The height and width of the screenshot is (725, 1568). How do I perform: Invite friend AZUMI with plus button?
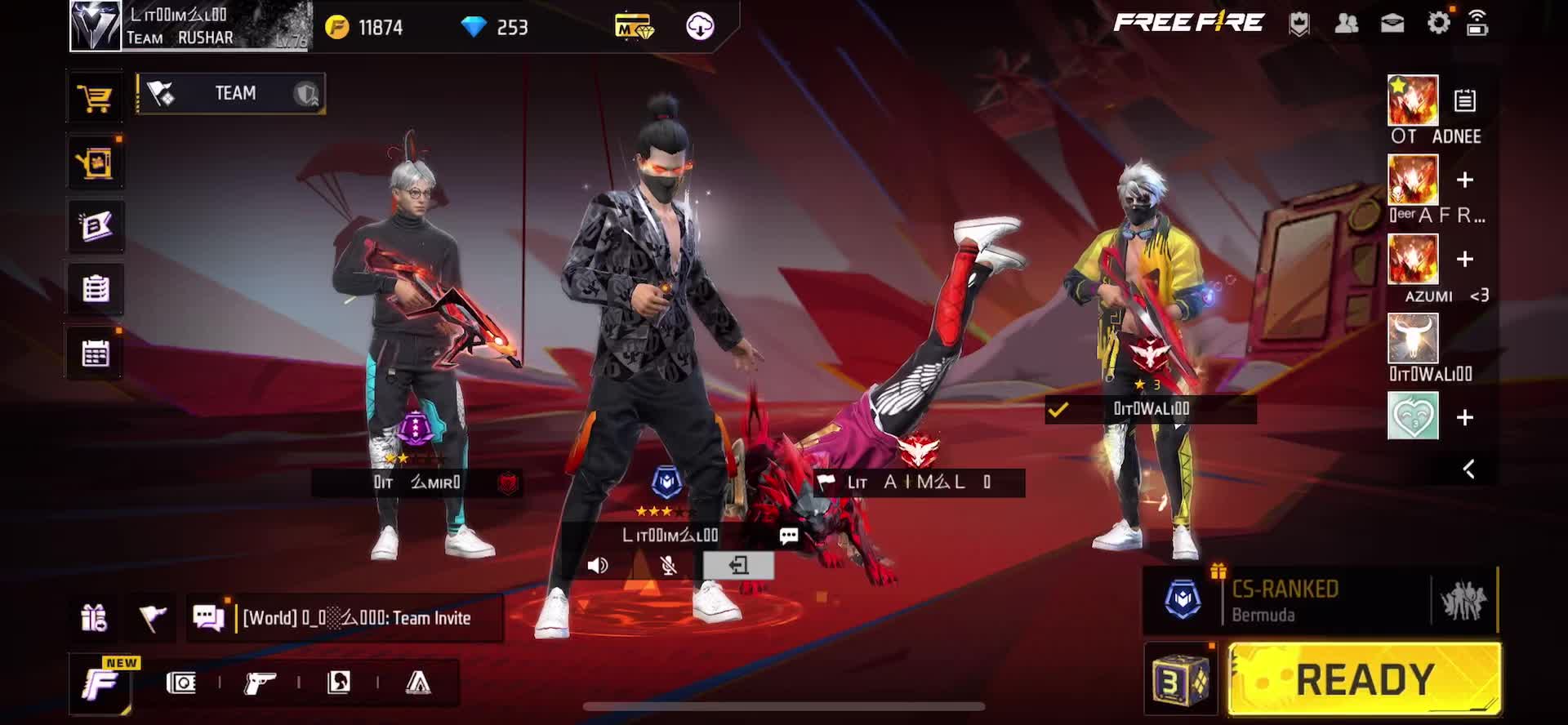coord(1465,259)
